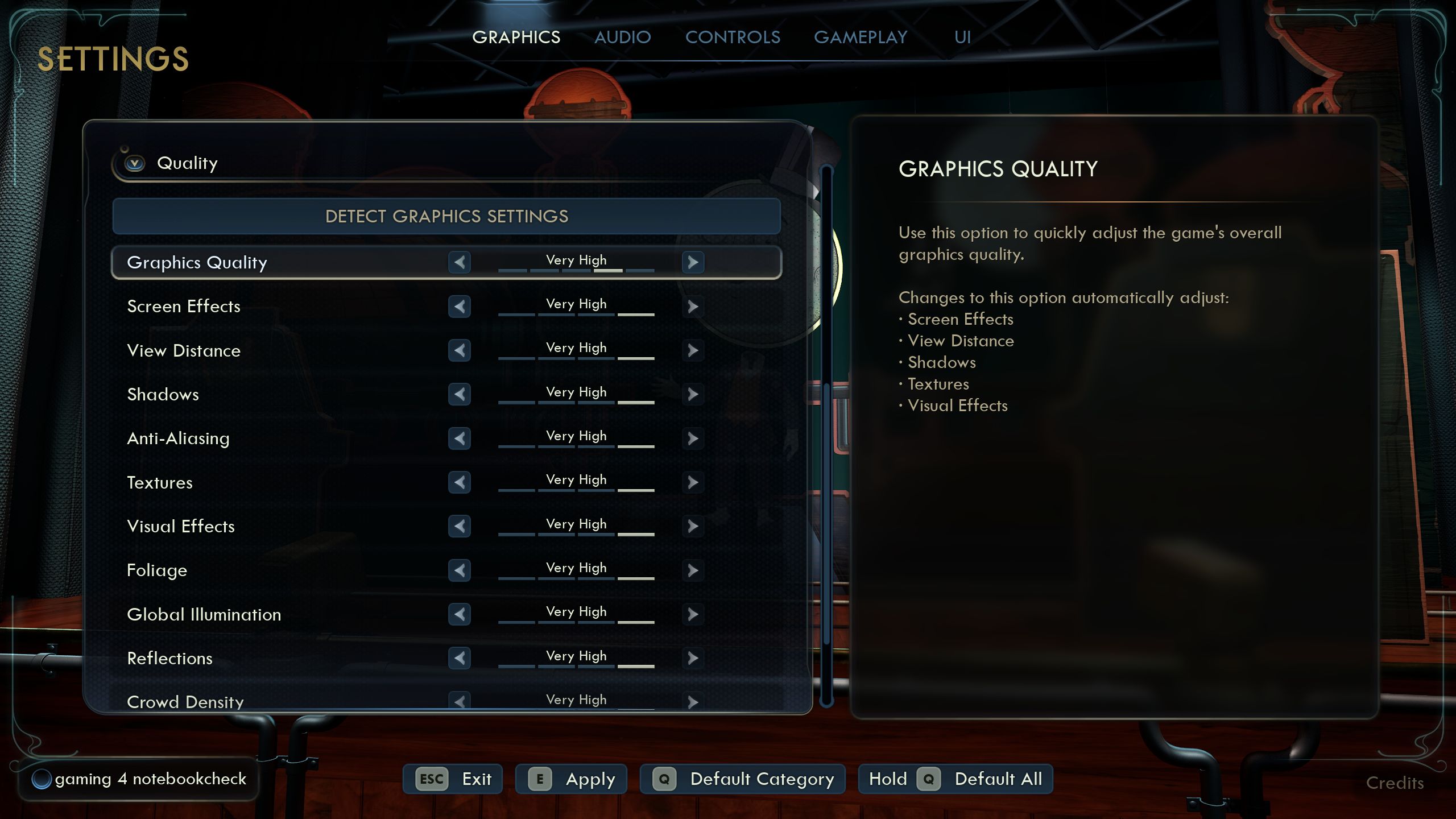Image resolution: width=1456 pixels, height=819 pixels.
Task: Reduce Shadows quality with left arrow
Action: 460,394
